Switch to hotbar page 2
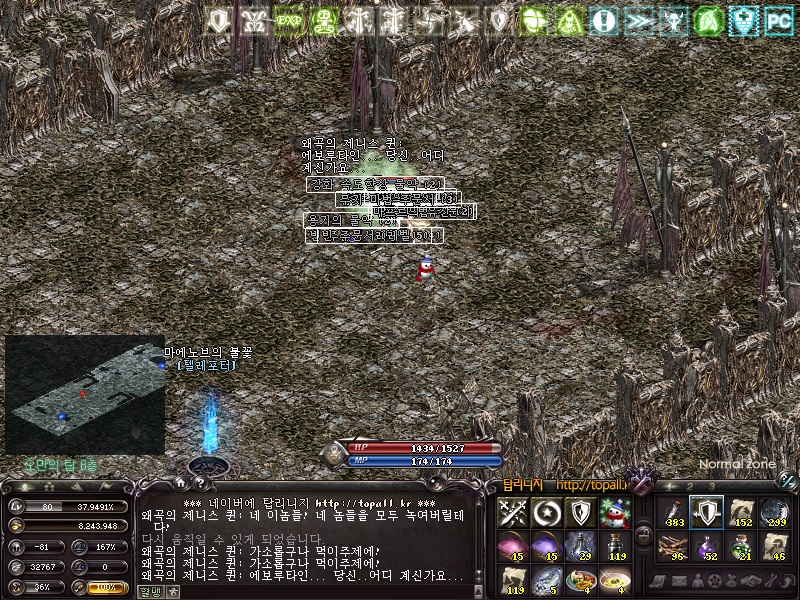Image resolution: width=800 pixels, height=600 pixels. (x=689, y=486)
